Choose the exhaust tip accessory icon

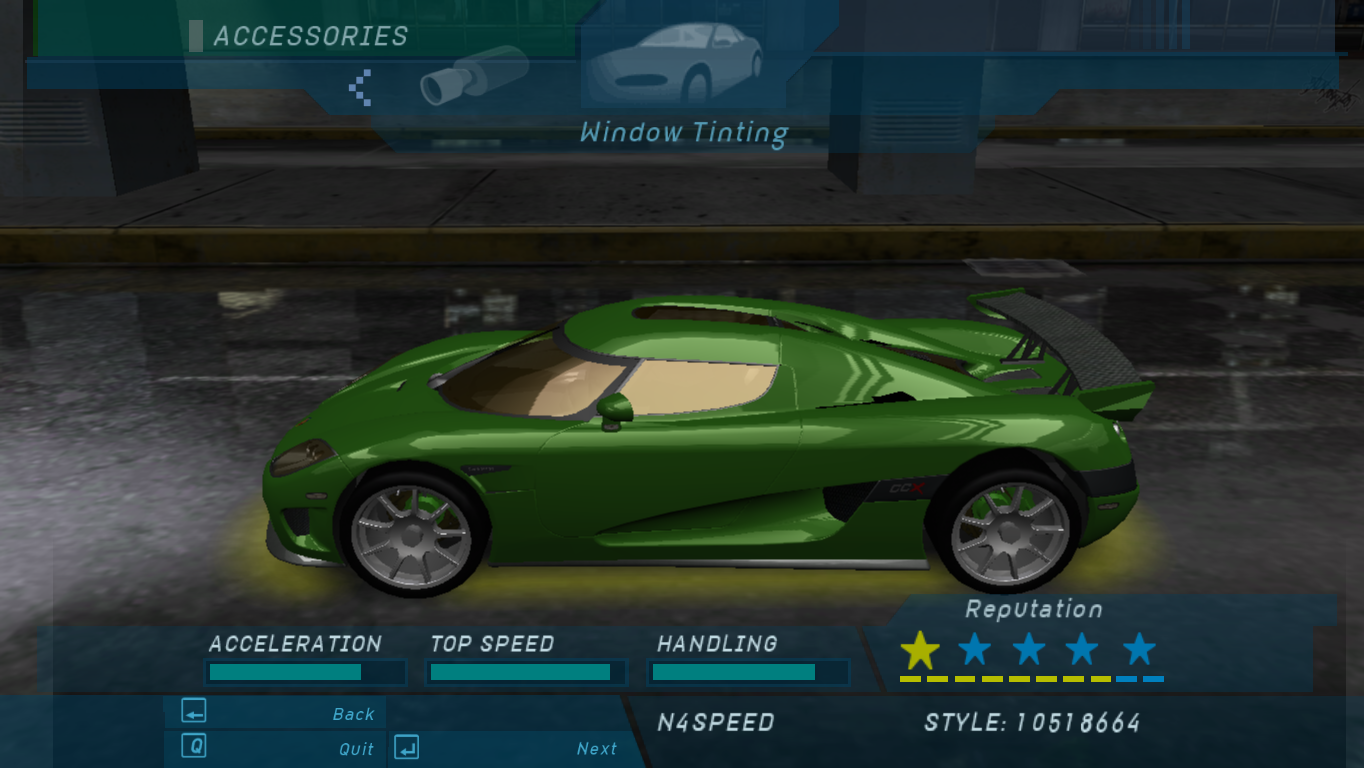click(473, 76)
